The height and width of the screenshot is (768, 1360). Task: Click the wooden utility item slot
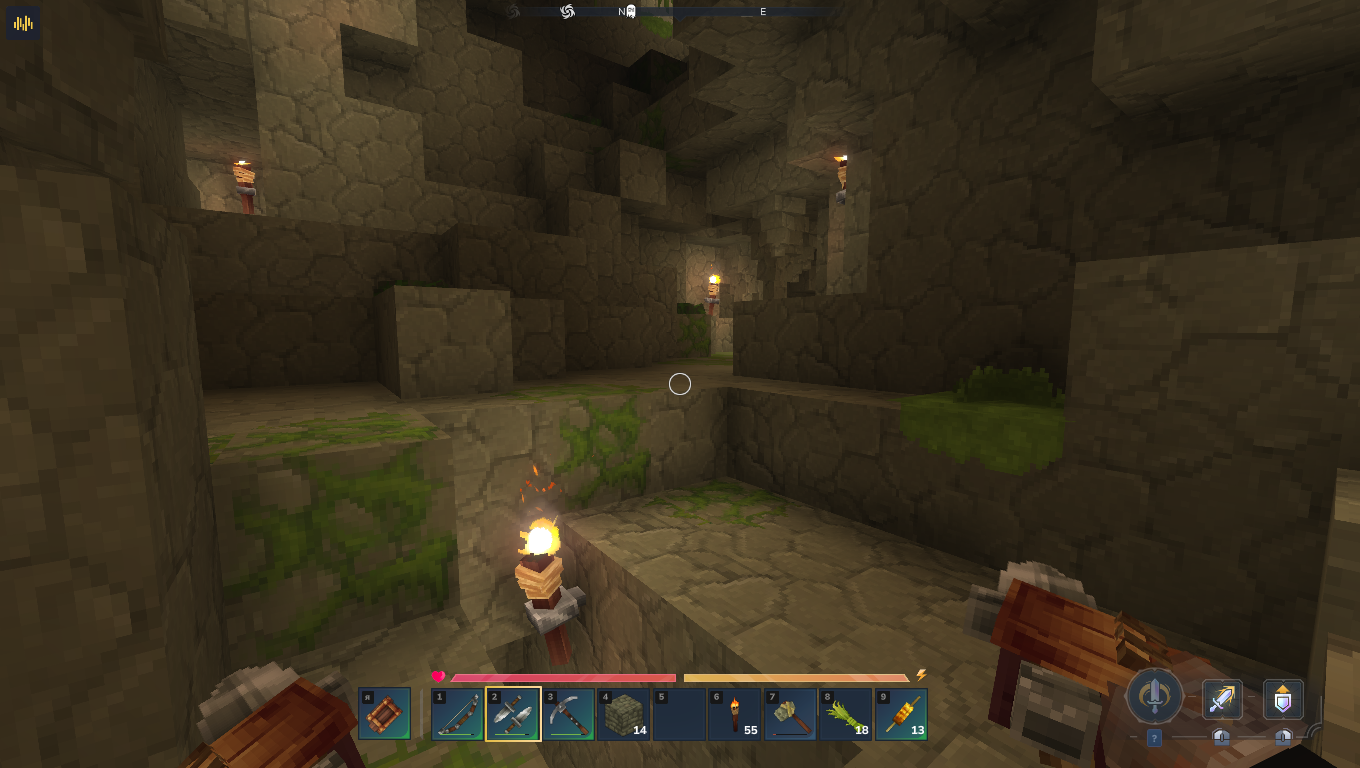pos(384,714)
